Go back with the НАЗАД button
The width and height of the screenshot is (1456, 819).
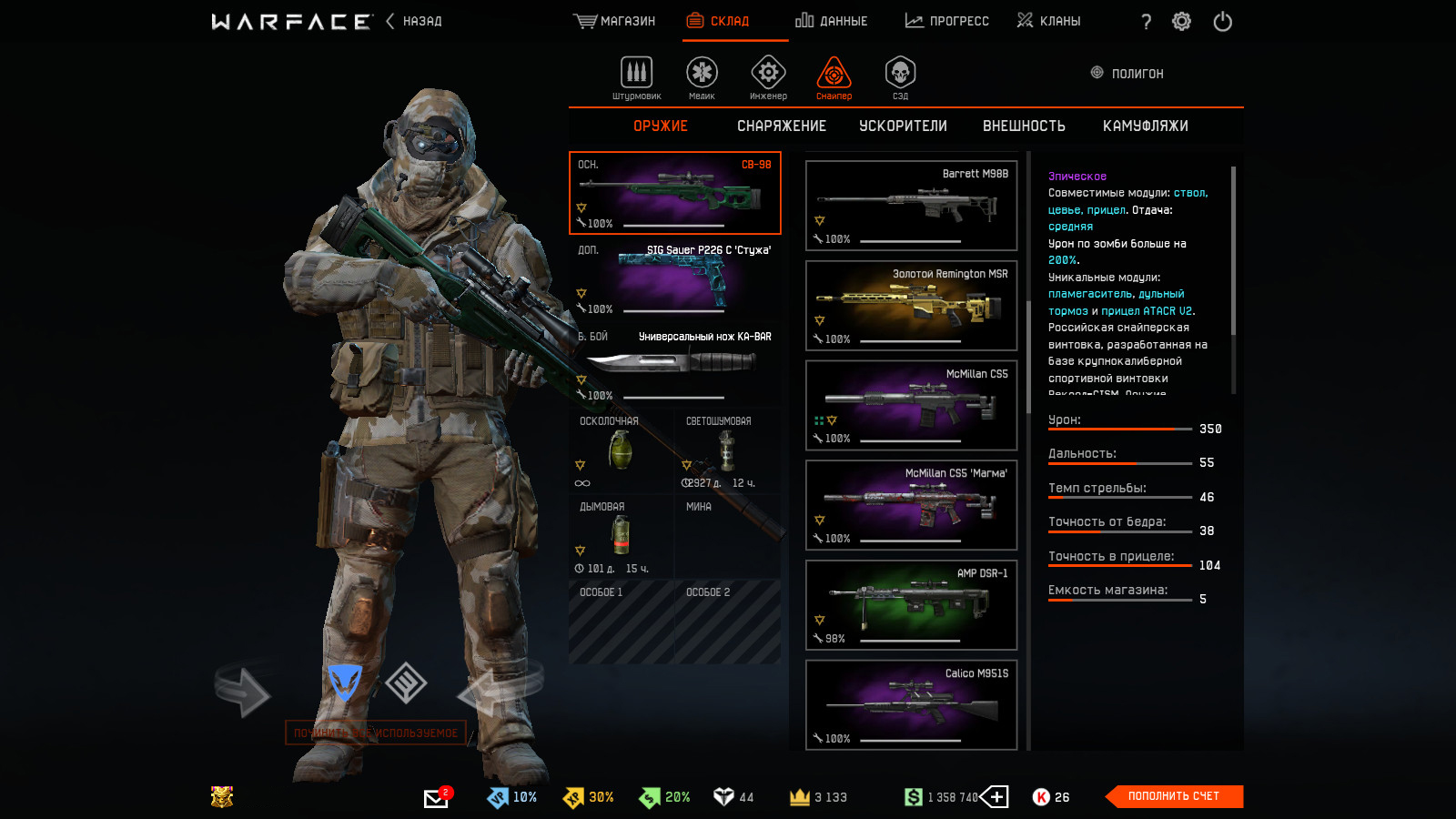(415, 21)
